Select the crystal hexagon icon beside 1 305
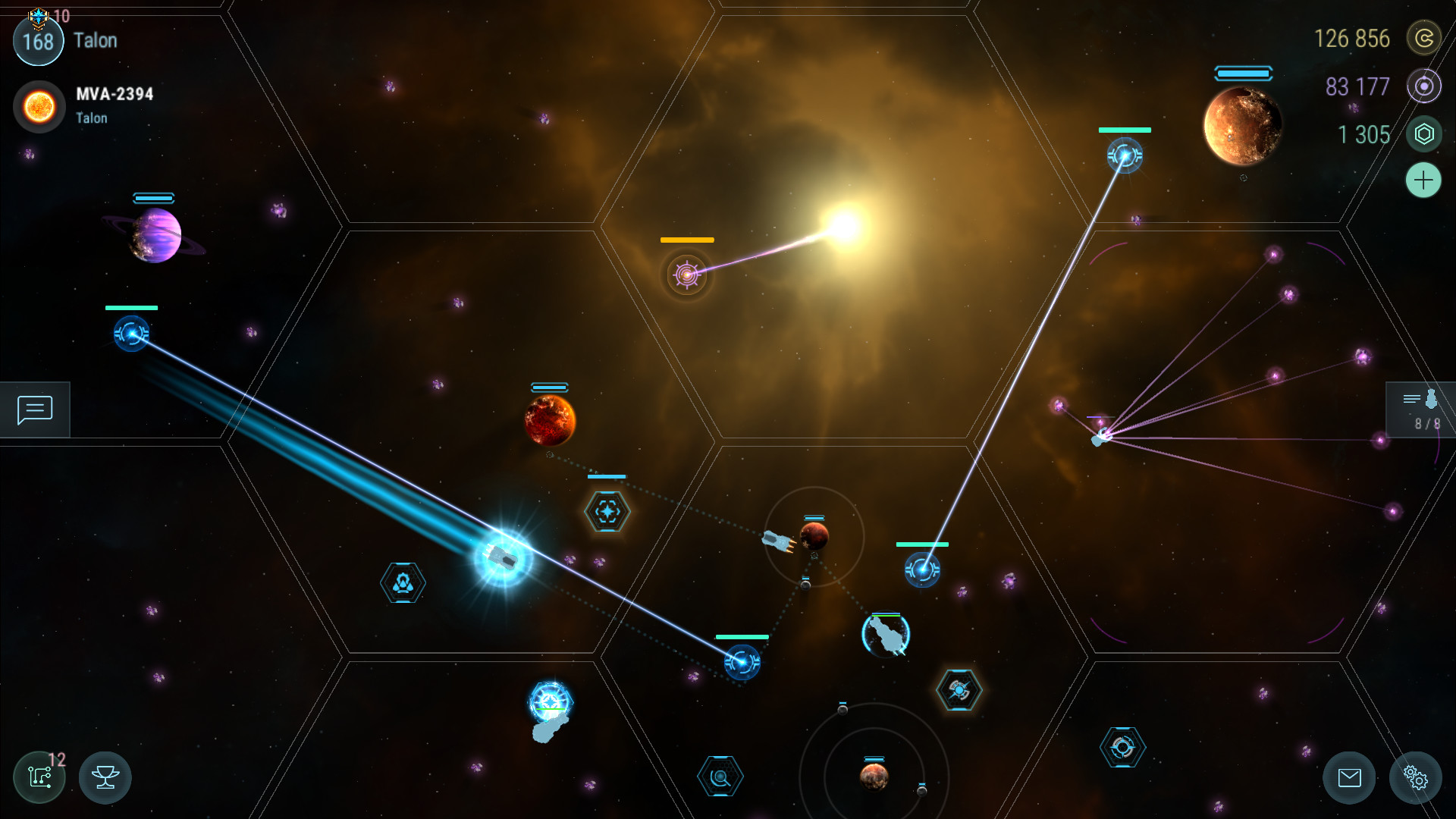The image size is (1456, 819). (1425, 134)
